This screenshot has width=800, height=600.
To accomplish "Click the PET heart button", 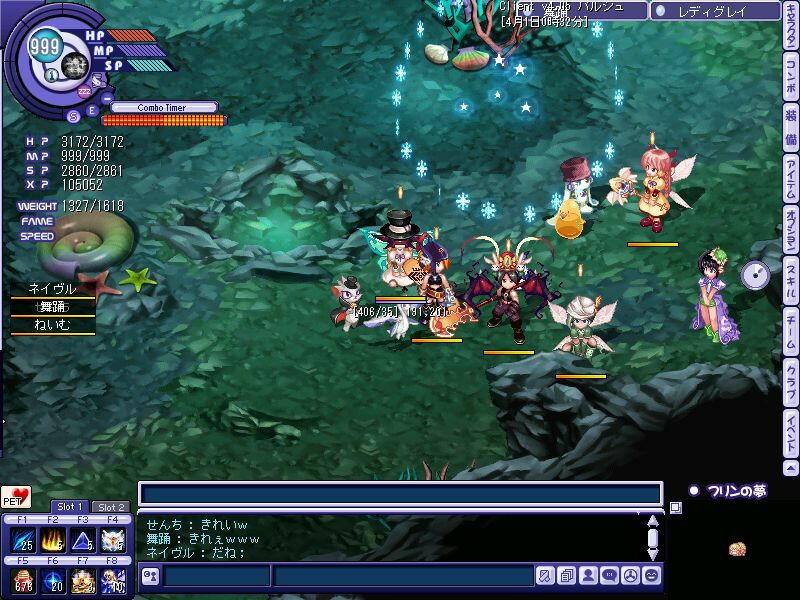I will coord(16,497).
